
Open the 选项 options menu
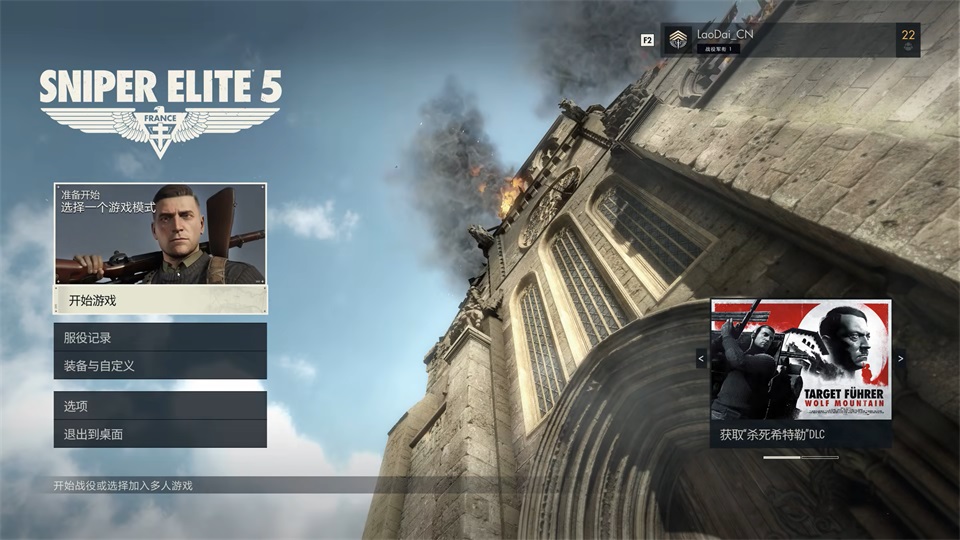coord(160,406)
